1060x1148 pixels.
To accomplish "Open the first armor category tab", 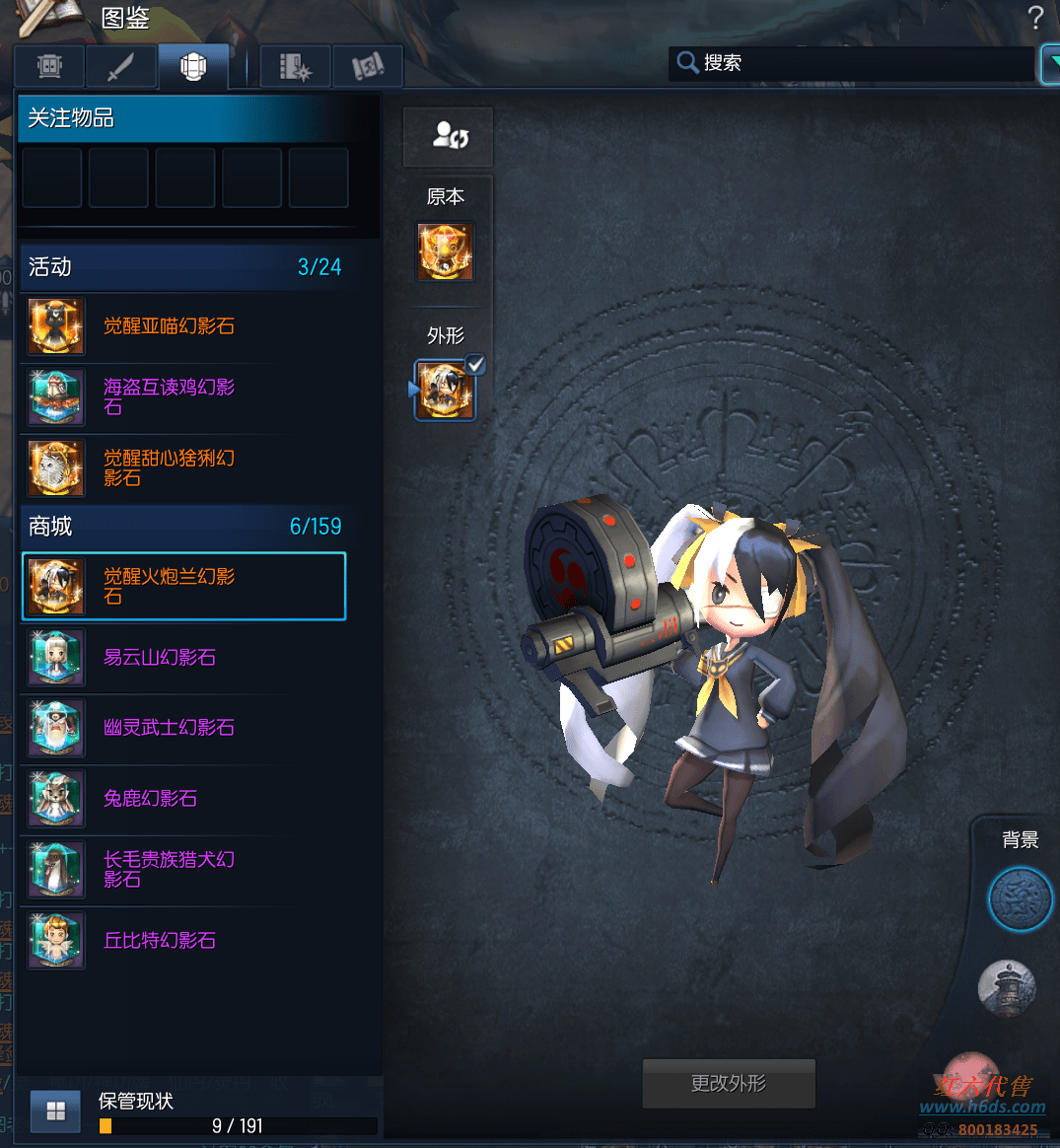I will pos(49,67).
